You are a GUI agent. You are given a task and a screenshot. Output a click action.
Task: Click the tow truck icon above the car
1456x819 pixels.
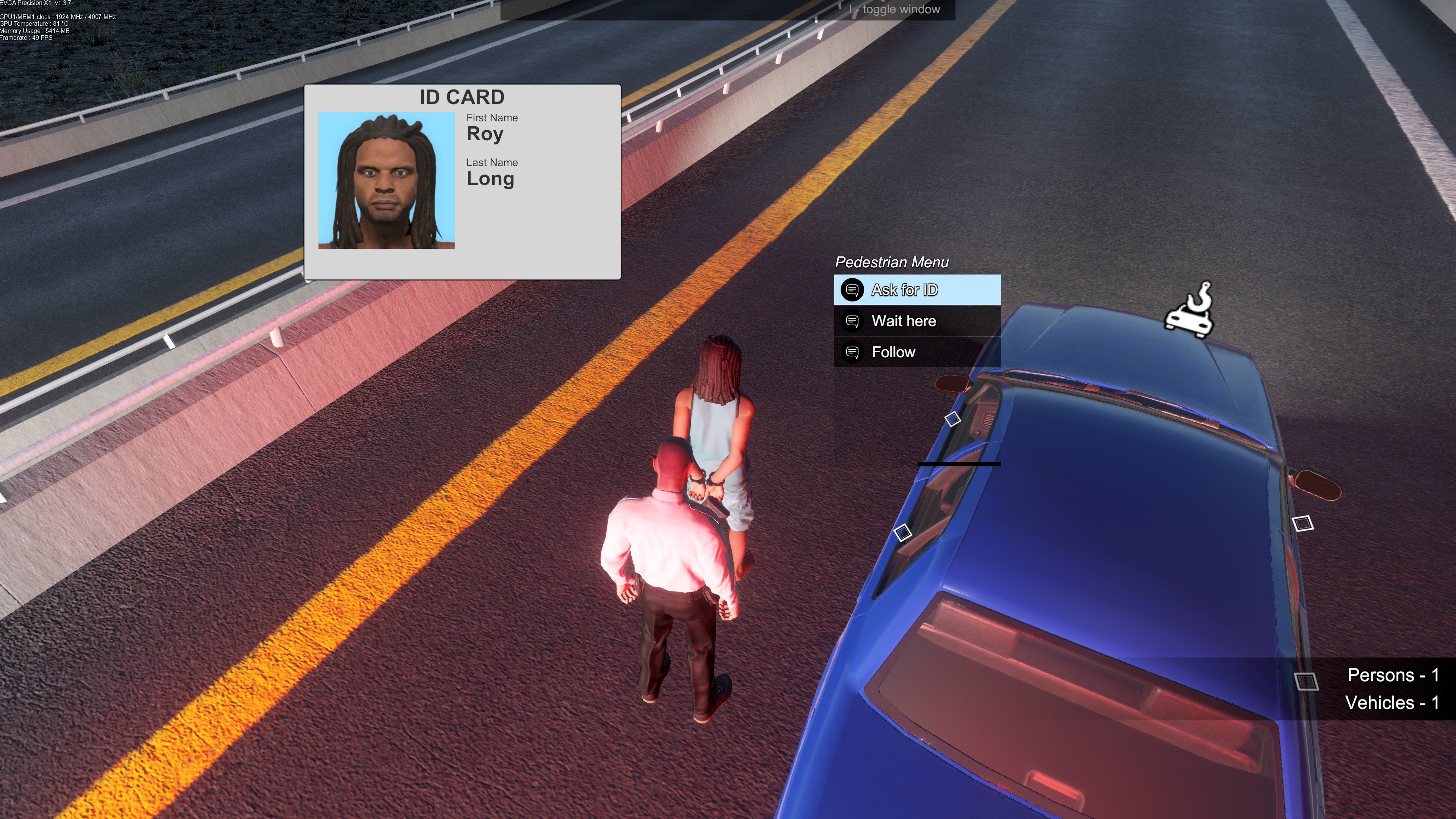pos(1189,311)
